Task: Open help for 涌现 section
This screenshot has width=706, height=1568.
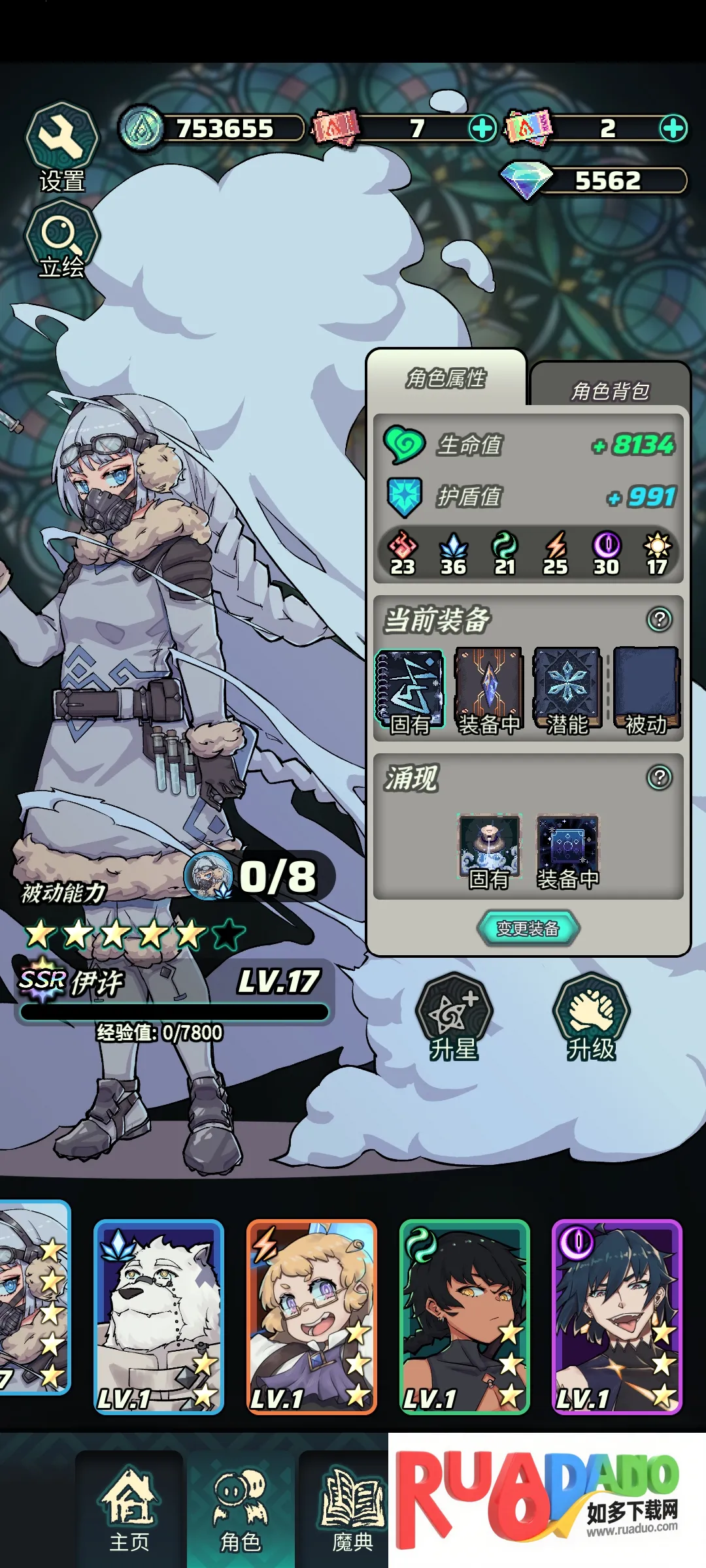Action: [x=659, y=777]
